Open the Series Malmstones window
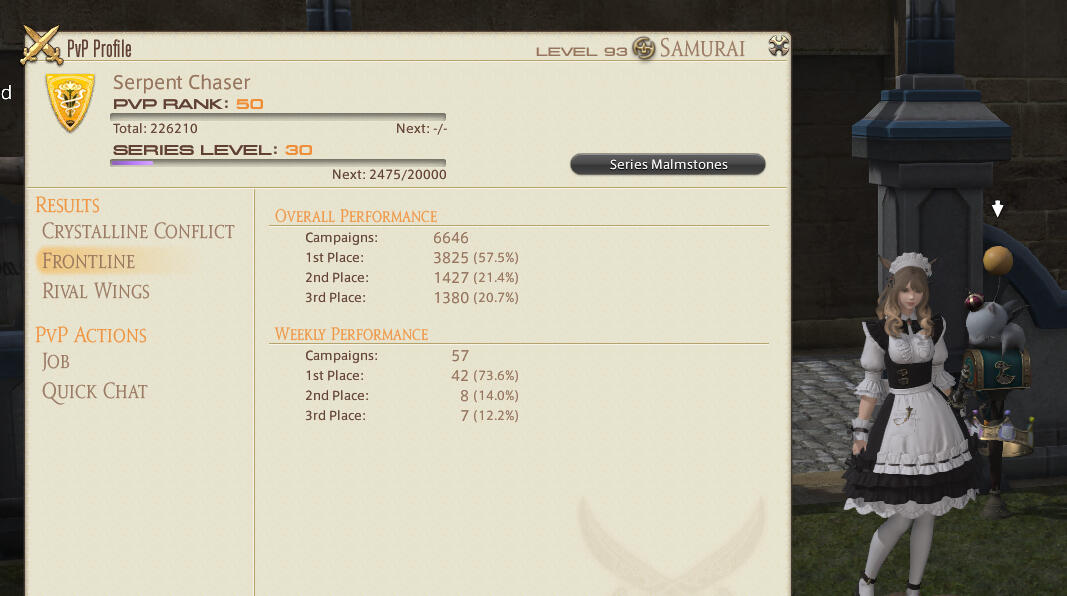The width and height of the screenshot is (1067, 596). (x=667, y=164)
